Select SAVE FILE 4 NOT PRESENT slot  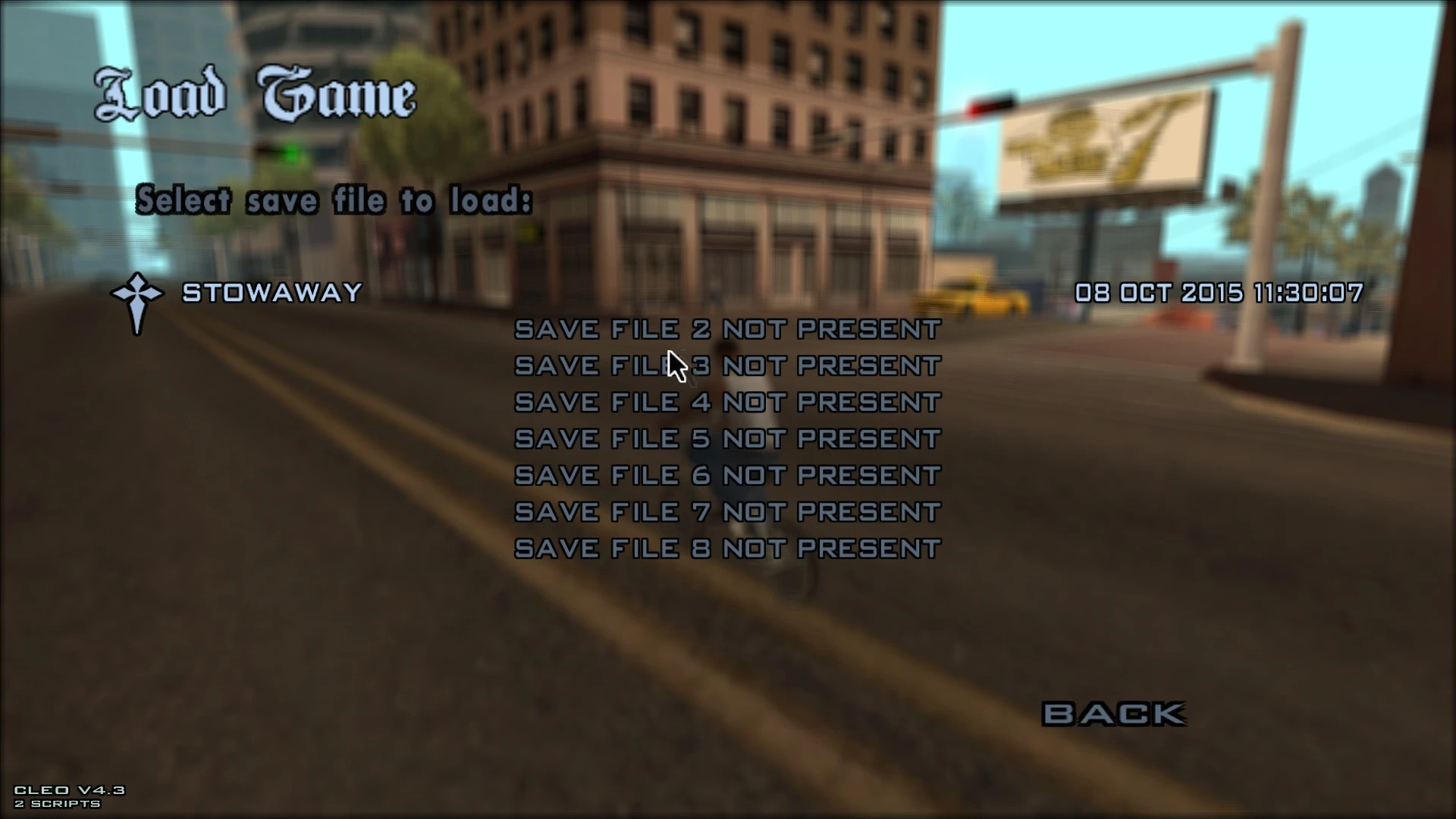click(x=726, y=402)
